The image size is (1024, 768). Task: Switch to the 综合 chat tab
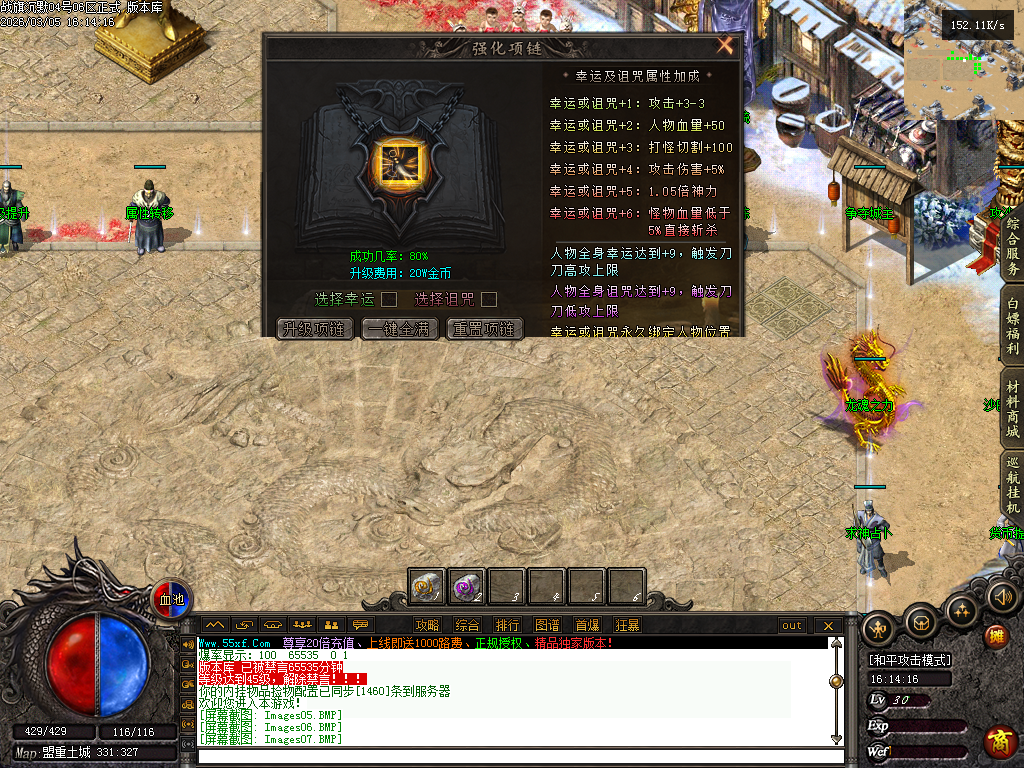[x=467, y=626]
